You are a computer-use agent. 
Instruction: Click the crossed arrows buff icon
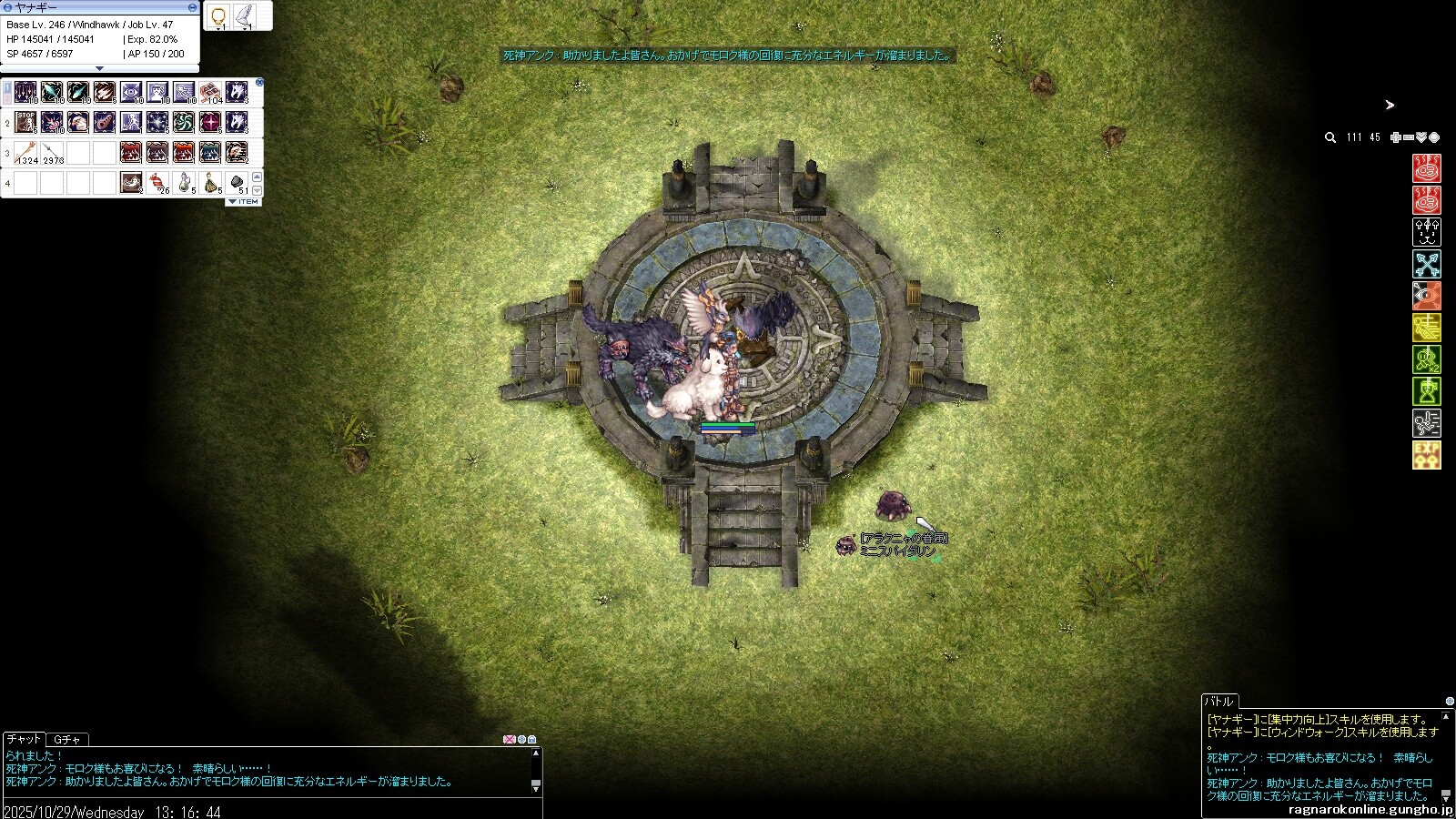coord(1426,264)
